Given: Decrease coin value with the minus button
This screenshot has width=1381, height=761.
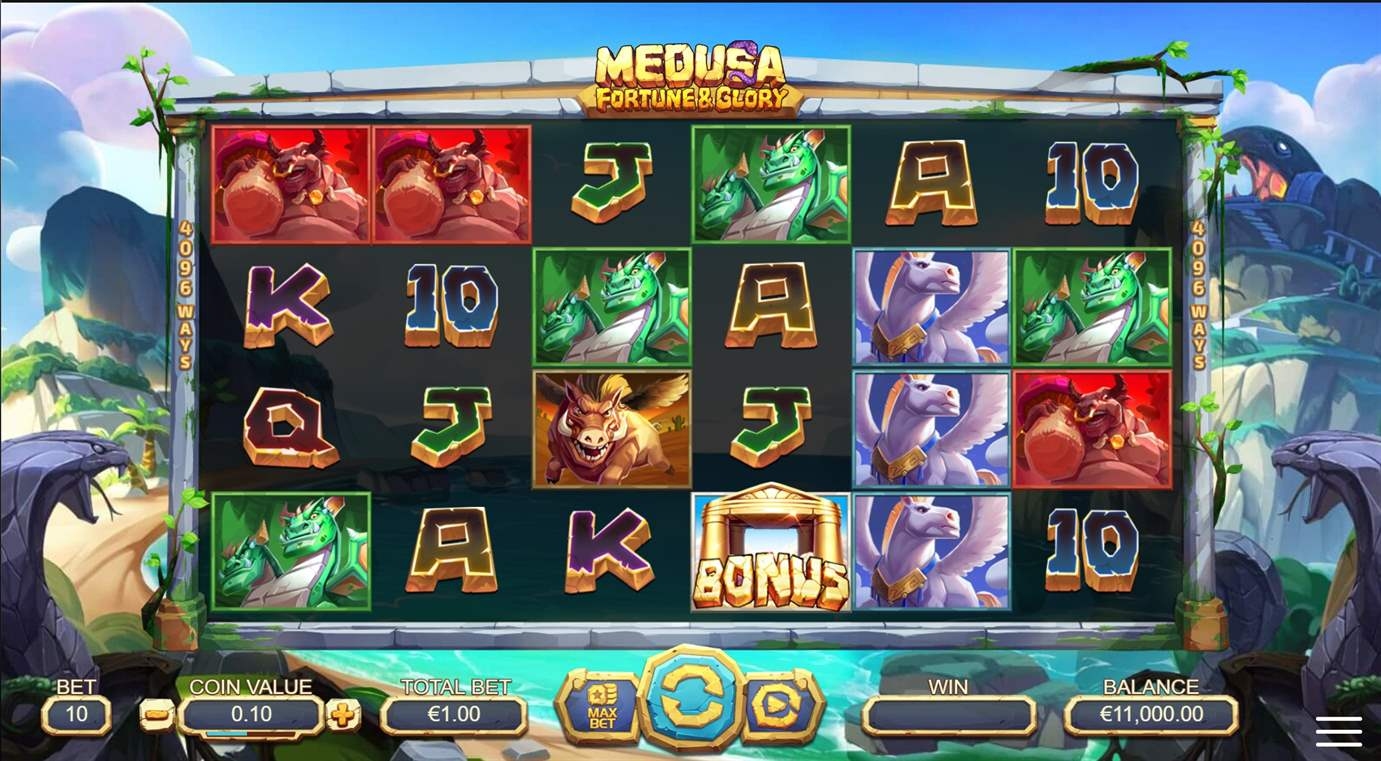Looking at the screenshot, I should pos(156,715).
